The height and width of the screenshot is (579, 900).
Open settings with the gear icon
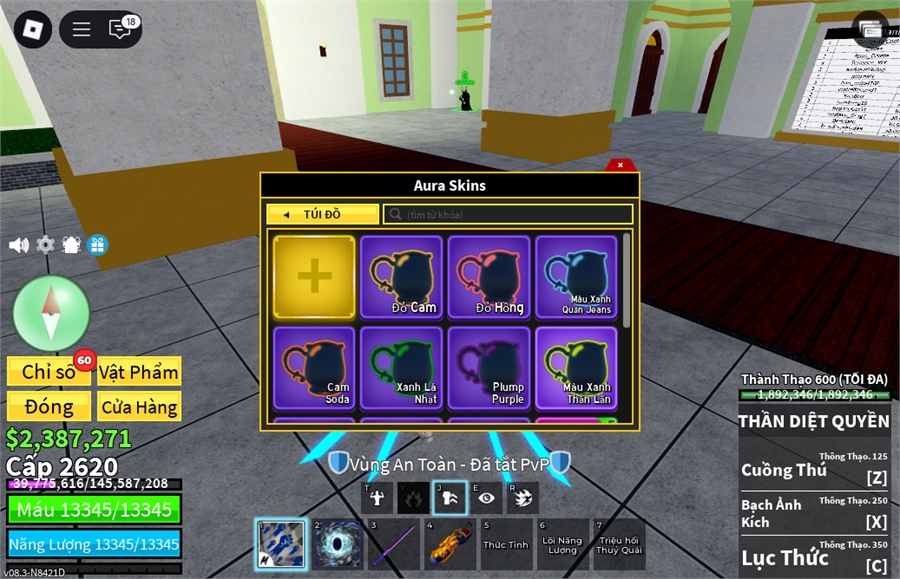pyautogui.click(x=45, y=244)
